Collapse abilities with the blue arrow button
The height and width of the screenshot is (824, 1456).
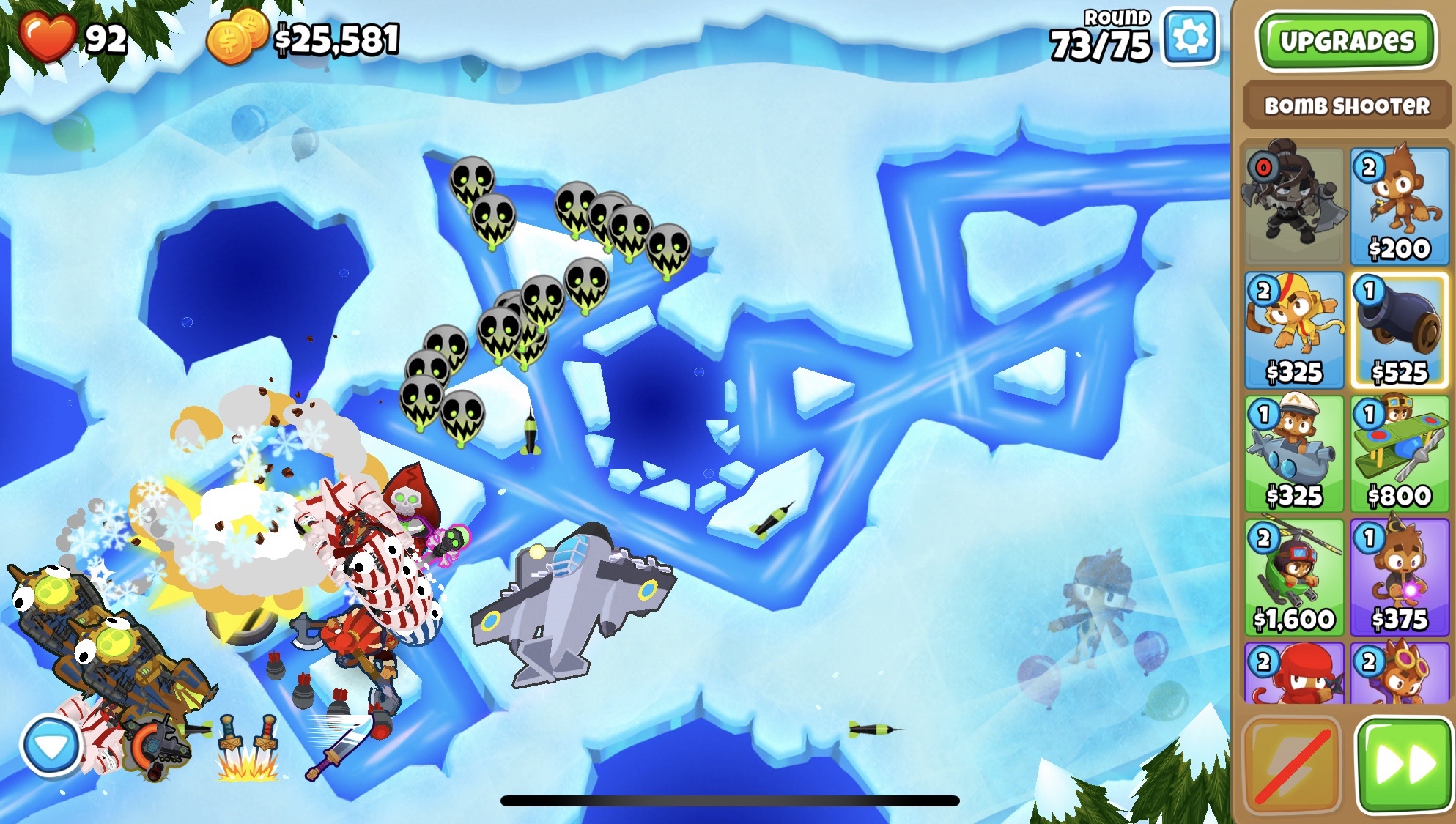tap(51, 746)
